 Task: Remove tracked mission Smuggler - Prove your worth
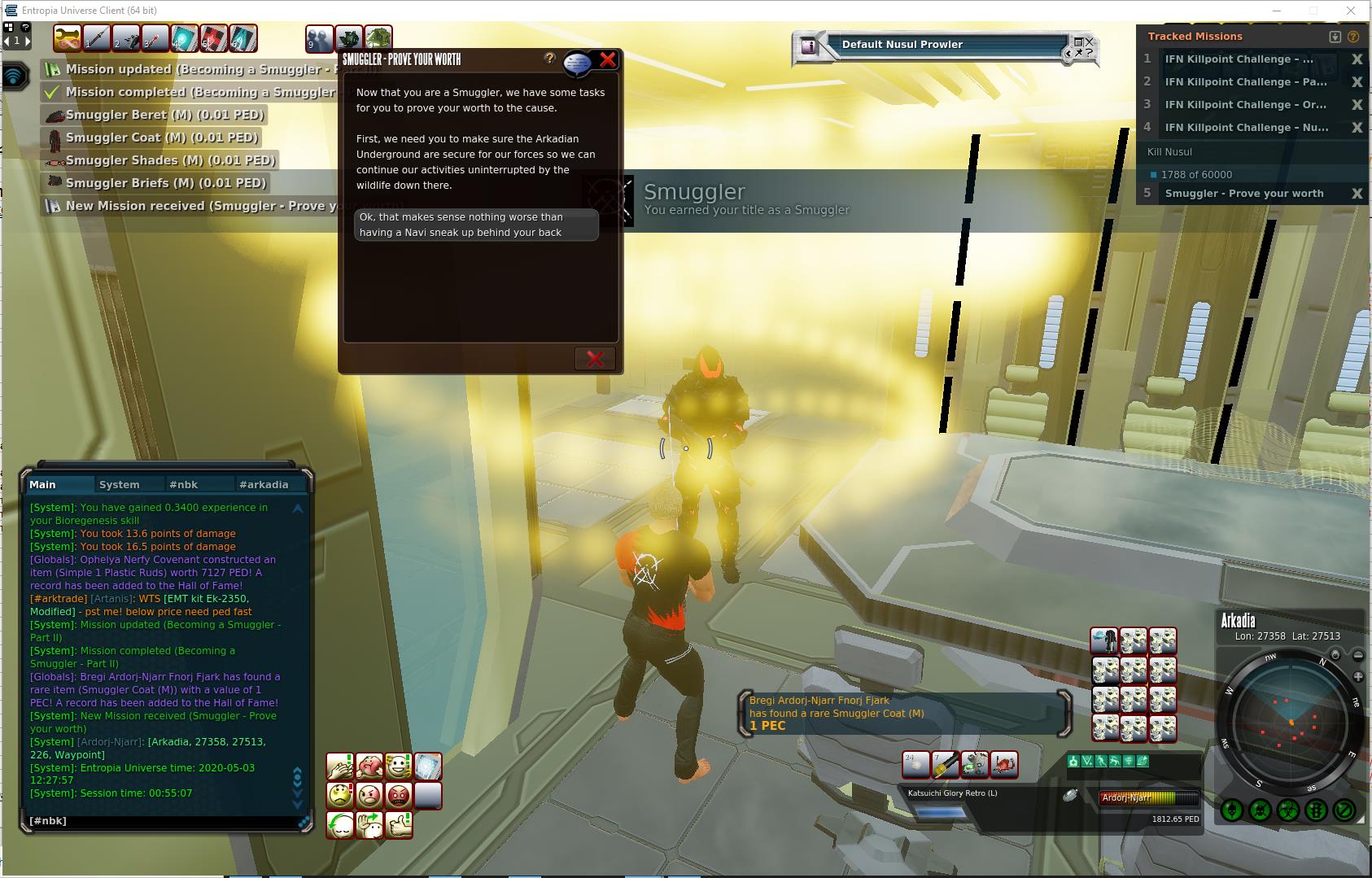click(1357, 194)
